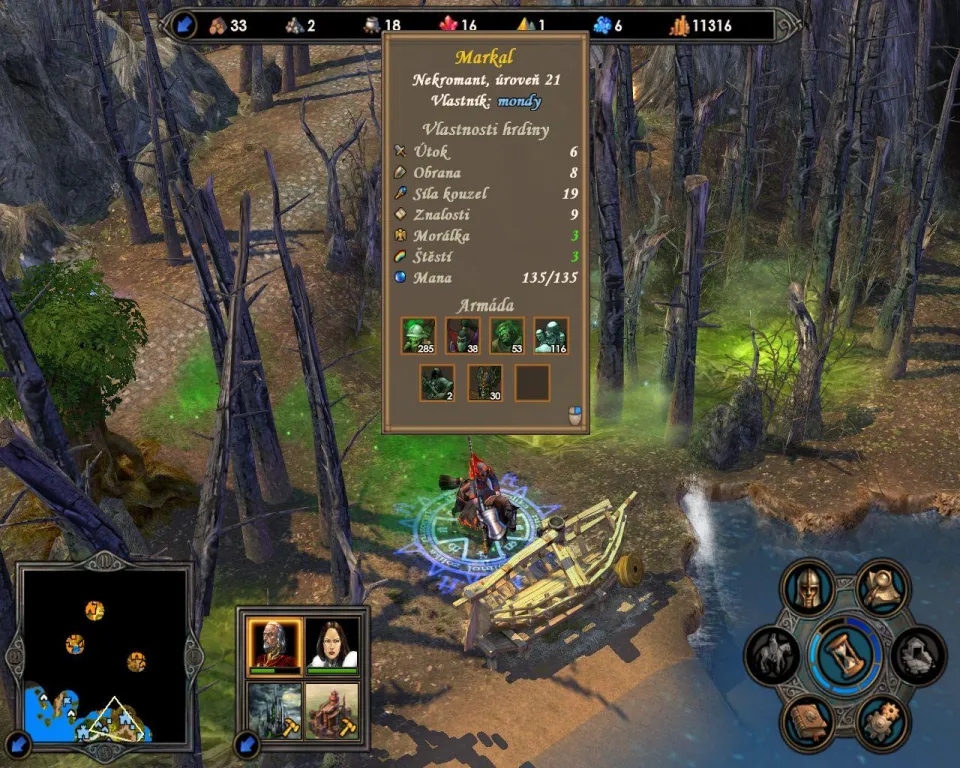This screenshot has width=960, height=768.
Task: Open the red-roofed town thumbnail
Action: pyautogui.click(x=332, y=709)
